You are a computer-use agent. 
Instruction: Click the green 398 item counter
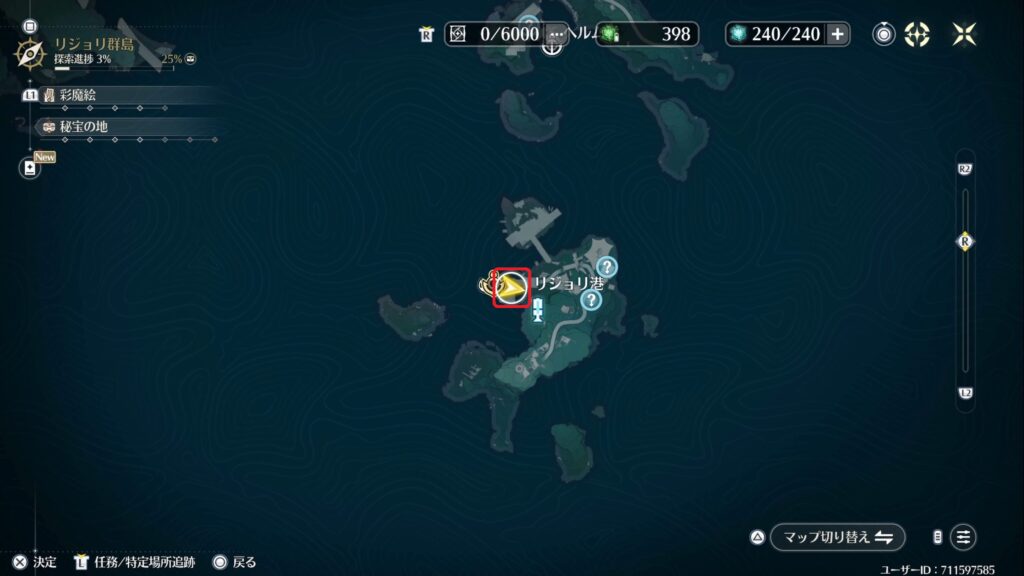click(648, 34)
